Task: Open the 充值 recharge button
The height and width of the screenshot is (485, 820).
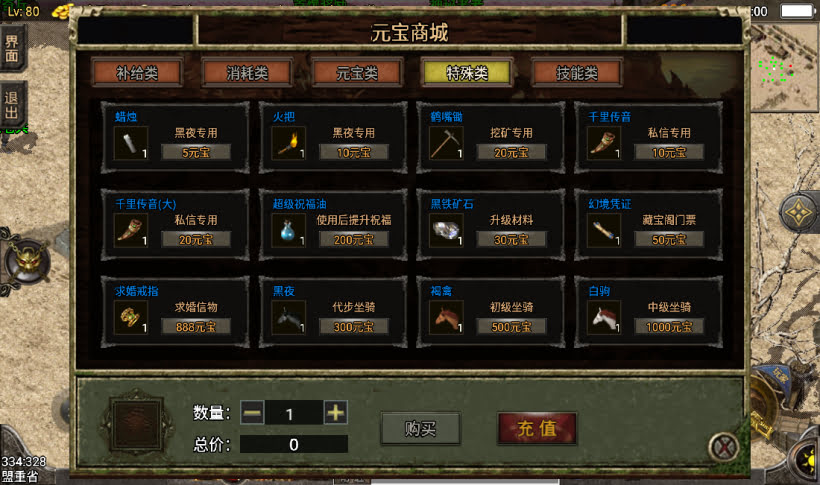Action: tap(537, 428)
